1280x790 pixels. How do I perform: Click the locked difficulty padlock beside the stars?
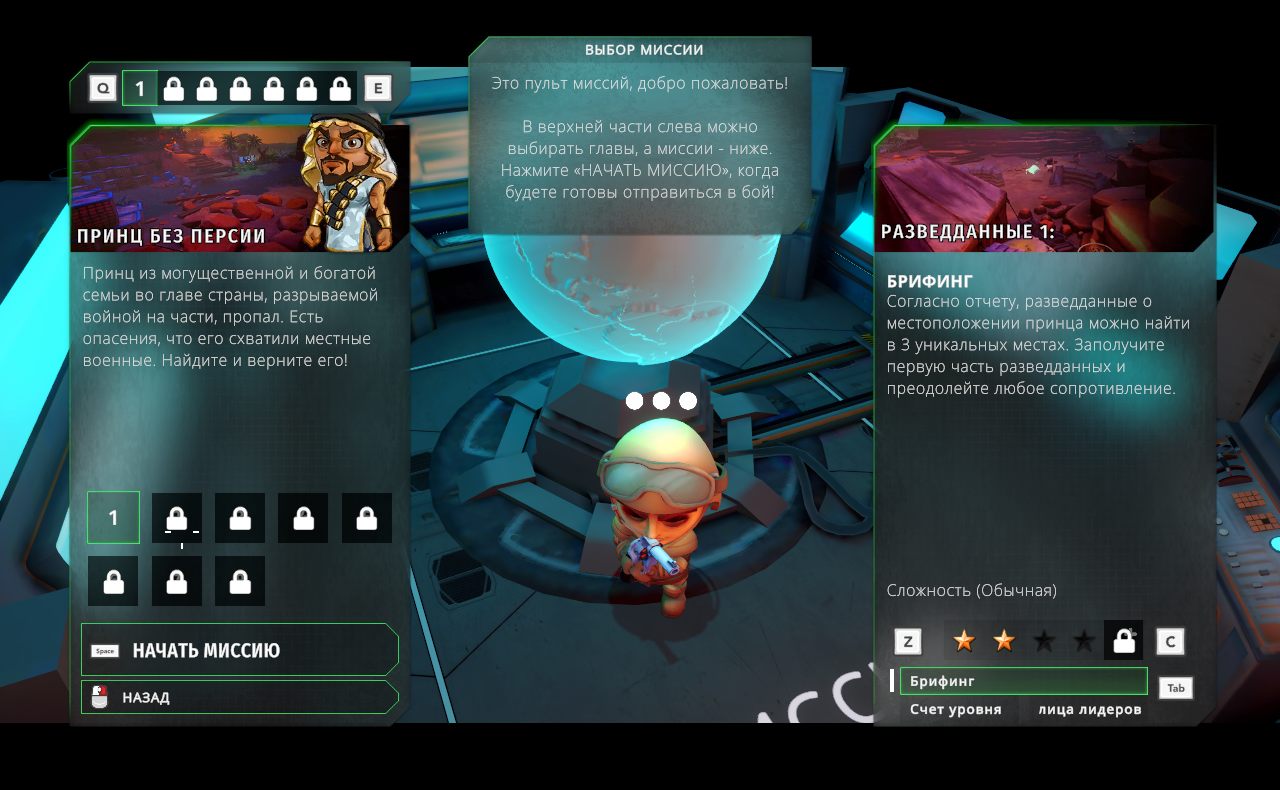coord(1123,641)
